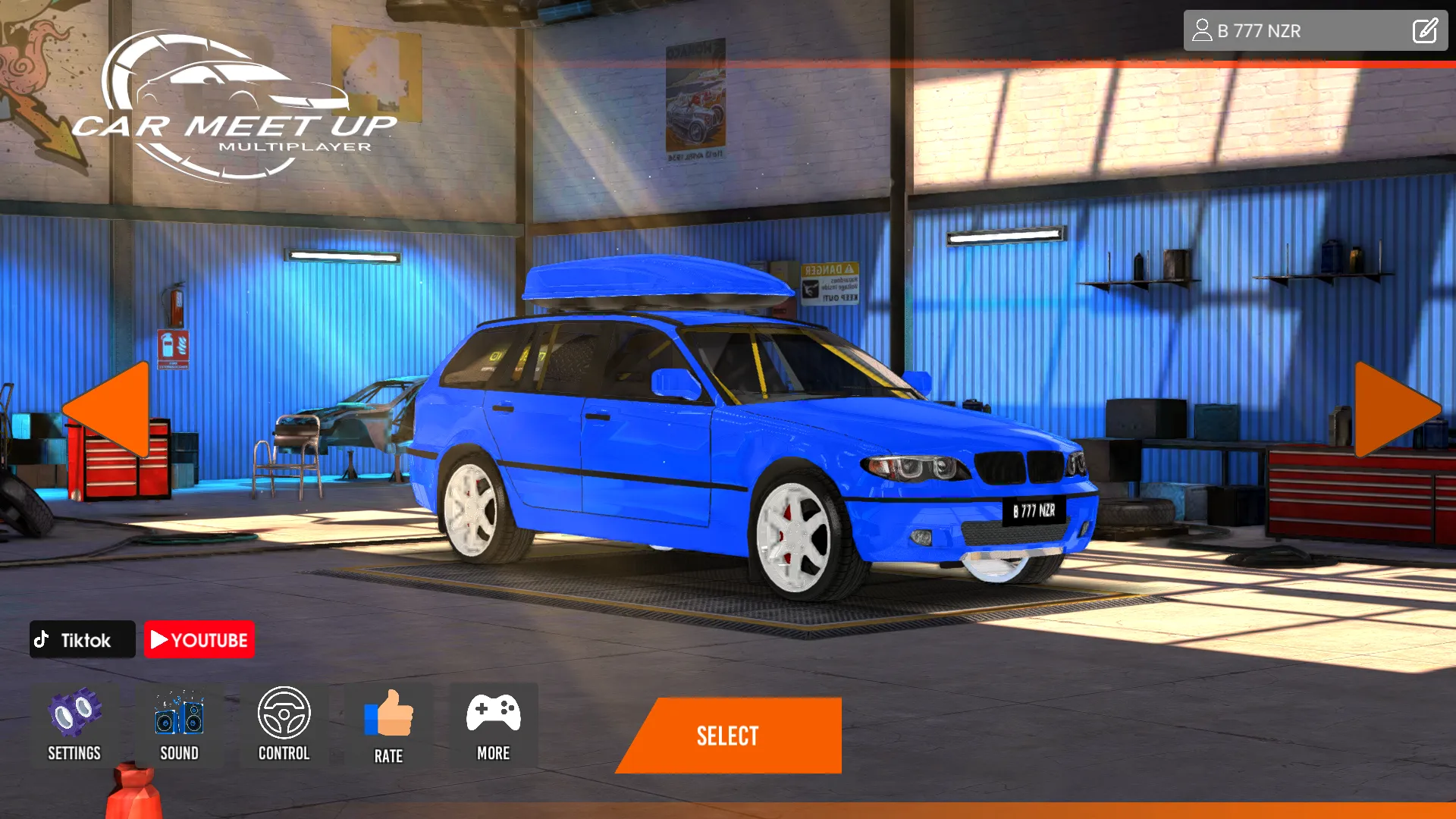
Task: Tap the Rate thumbs-up icon
Action: pyautogui.click(x=388, y=713)
